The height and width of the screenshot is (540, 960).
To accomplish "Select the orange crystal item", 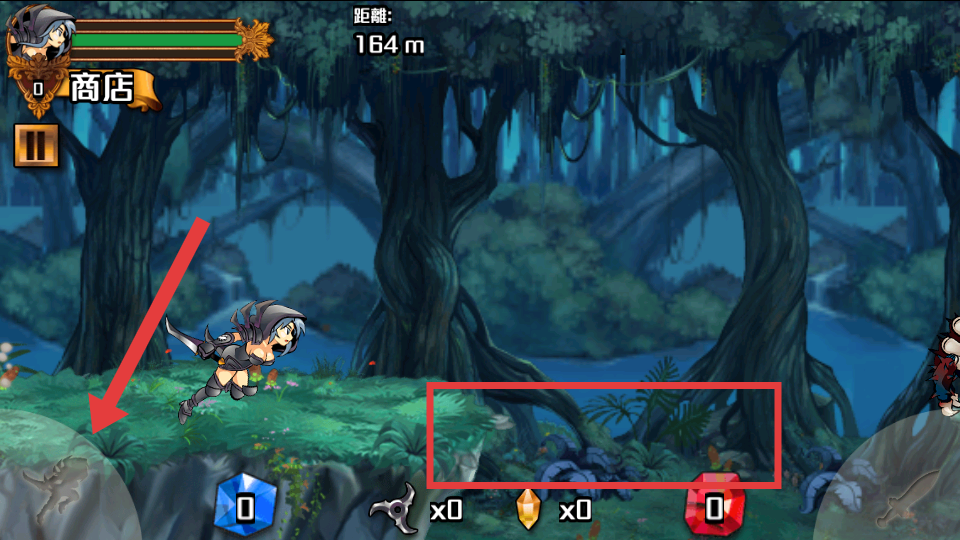I will pyautogui.click(x=527, y=509).
